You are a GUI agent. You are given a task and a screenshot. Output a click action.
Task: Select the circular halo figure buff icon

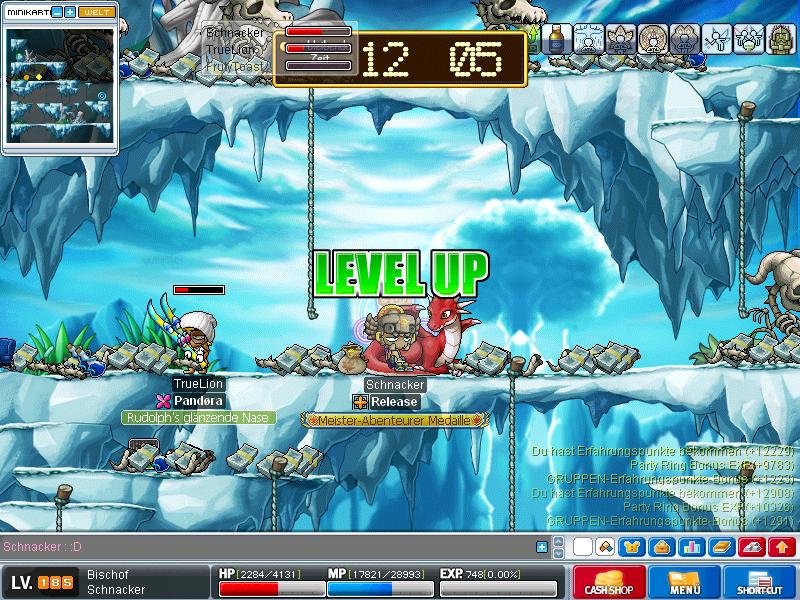click(x=654, y=39)
